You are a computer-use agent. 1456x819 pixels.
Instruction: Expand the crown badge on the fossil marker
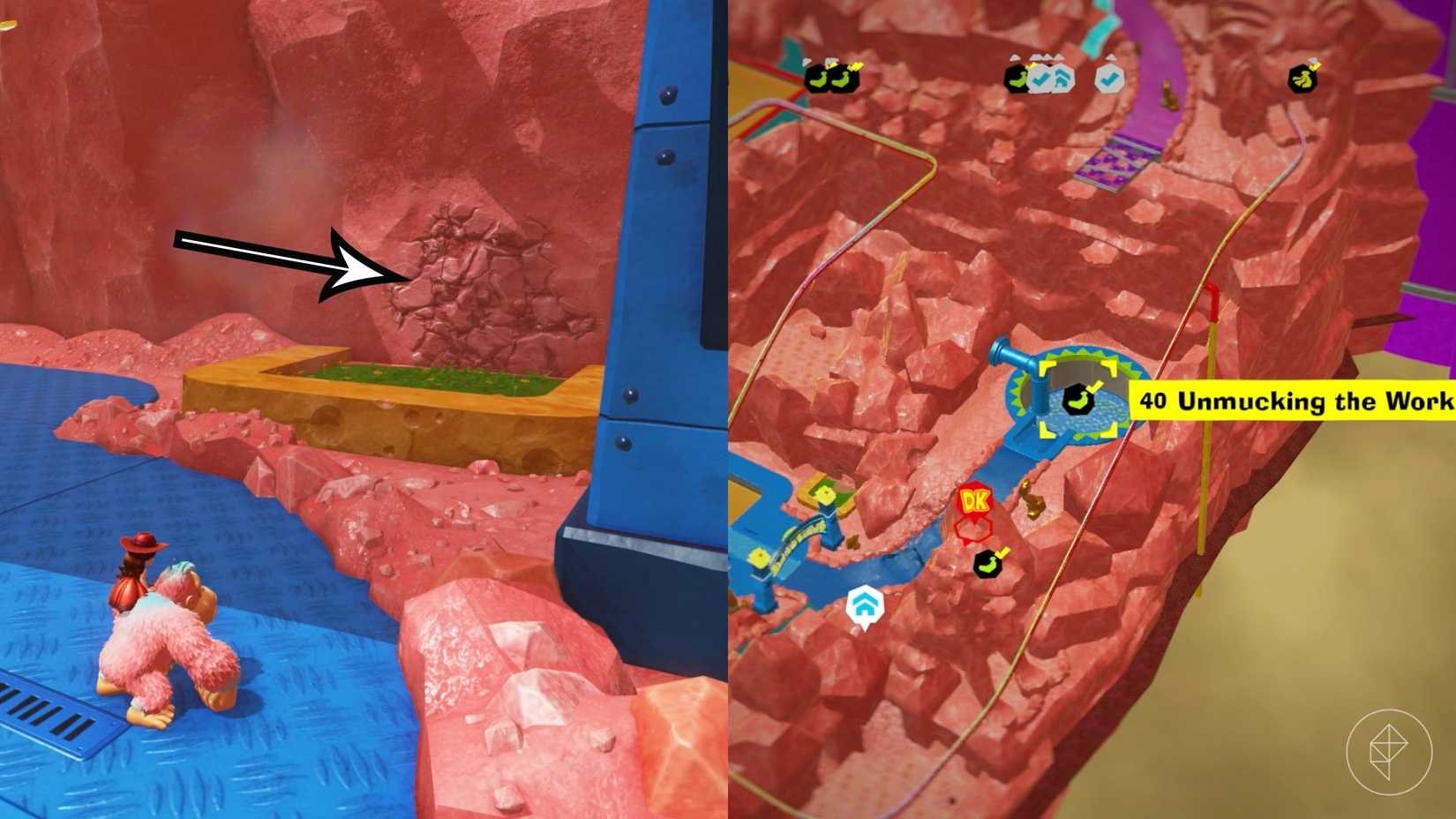click(x=1315, y=64)
